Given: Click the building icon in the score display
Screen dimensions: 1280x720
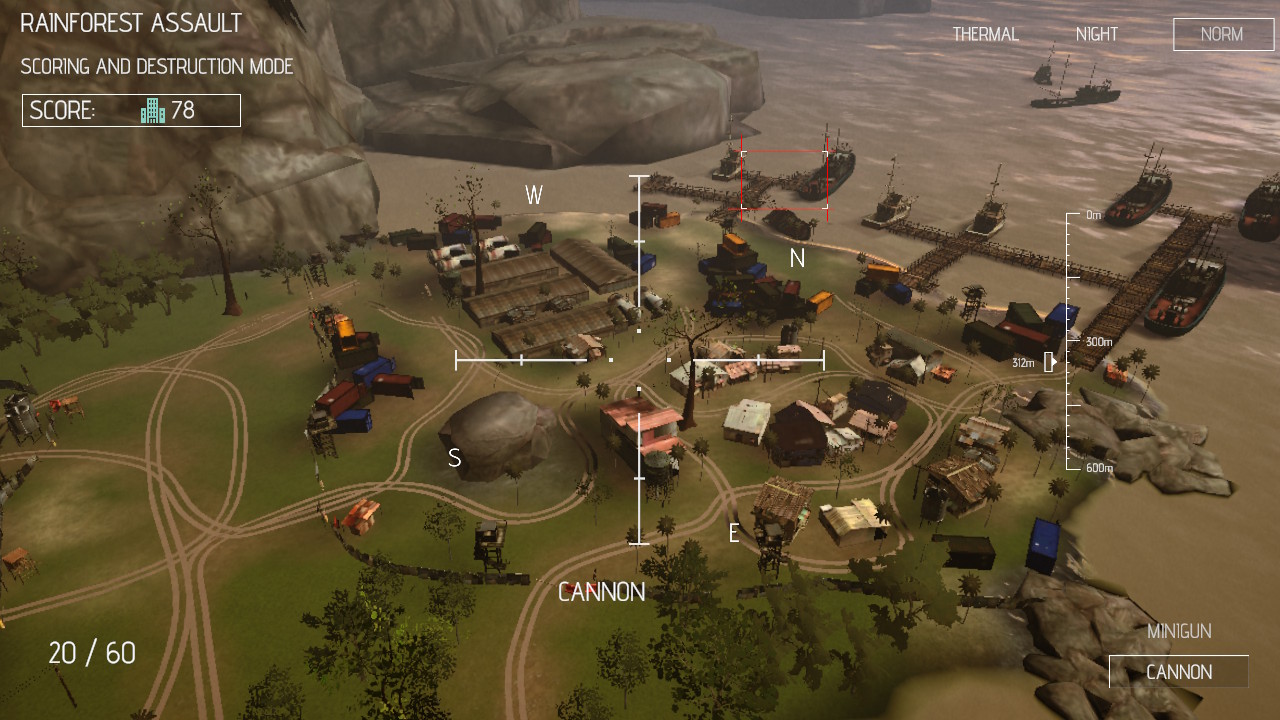Looking at the screenshot, I should coord(152,110).
